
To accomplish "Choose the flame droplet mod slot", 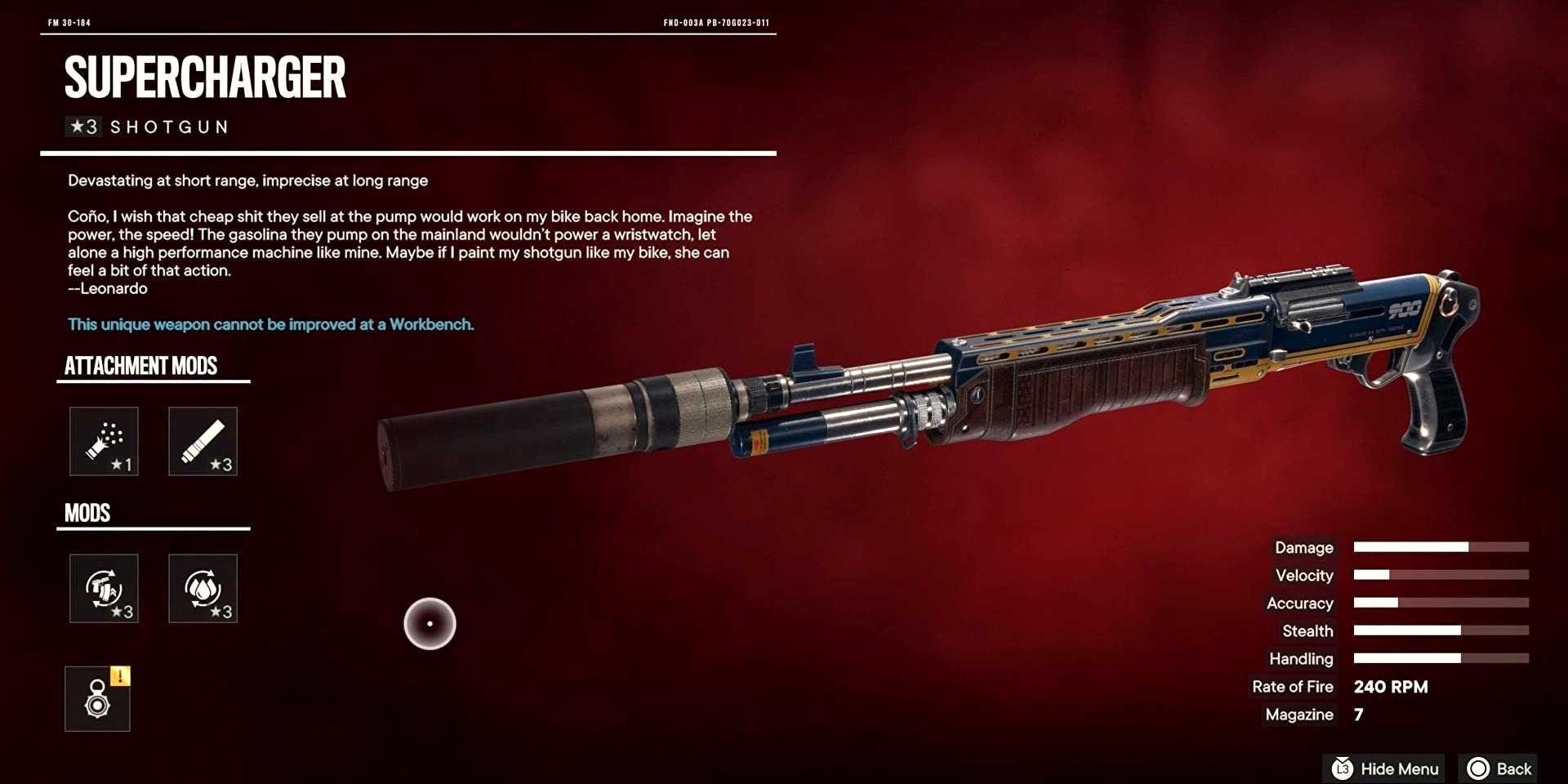I will [203, 588].
